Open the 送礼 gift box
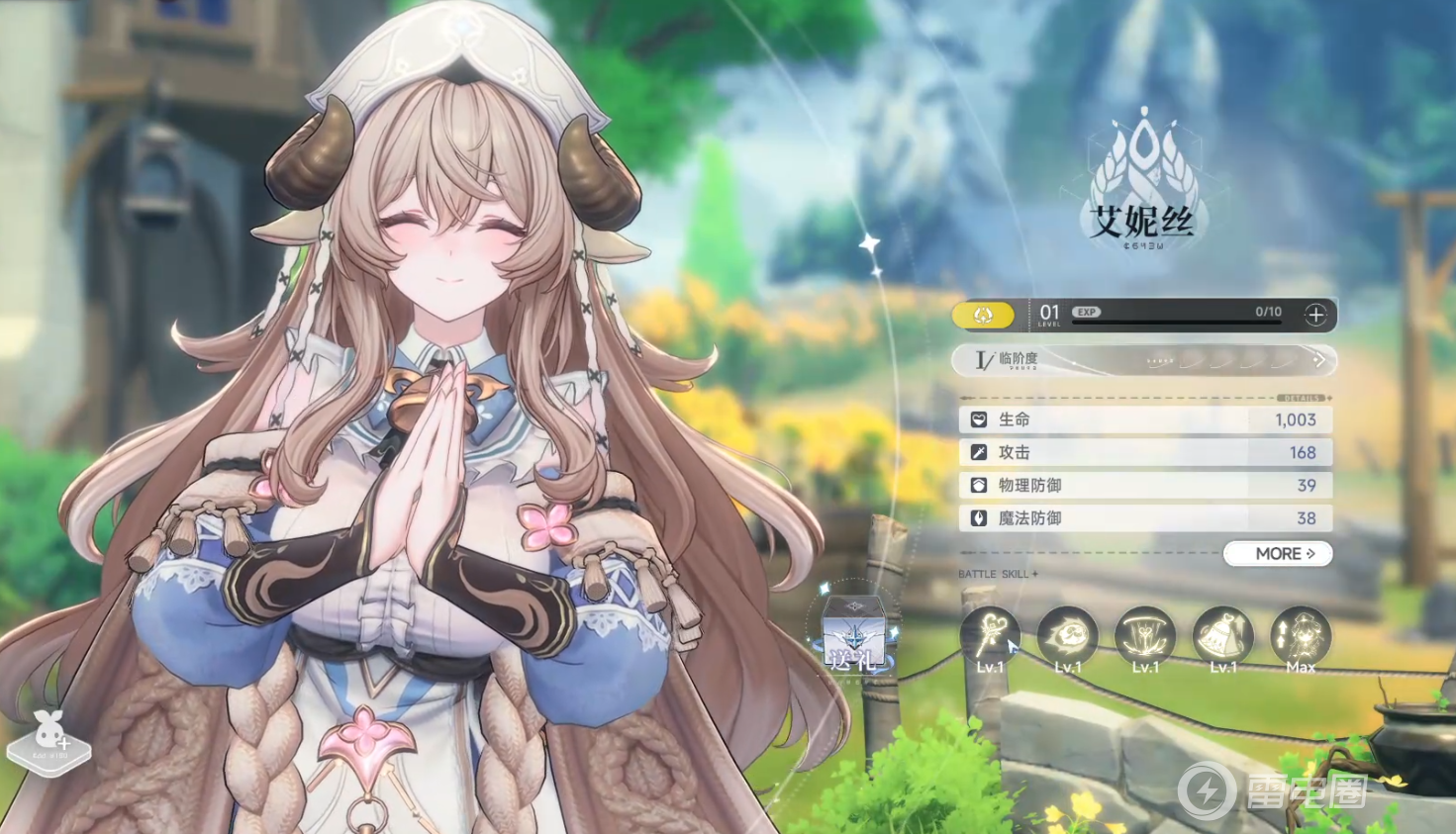 point(854,631)
